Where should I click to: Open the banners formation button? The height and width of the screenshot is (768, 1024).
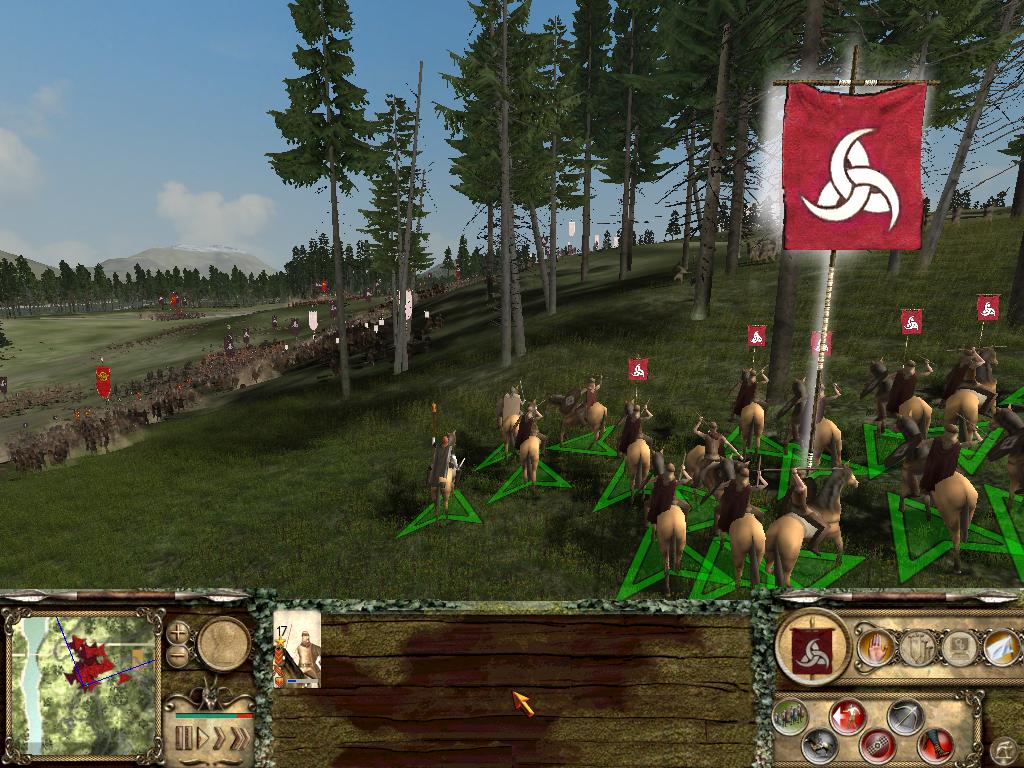click(x=917, y=648)
